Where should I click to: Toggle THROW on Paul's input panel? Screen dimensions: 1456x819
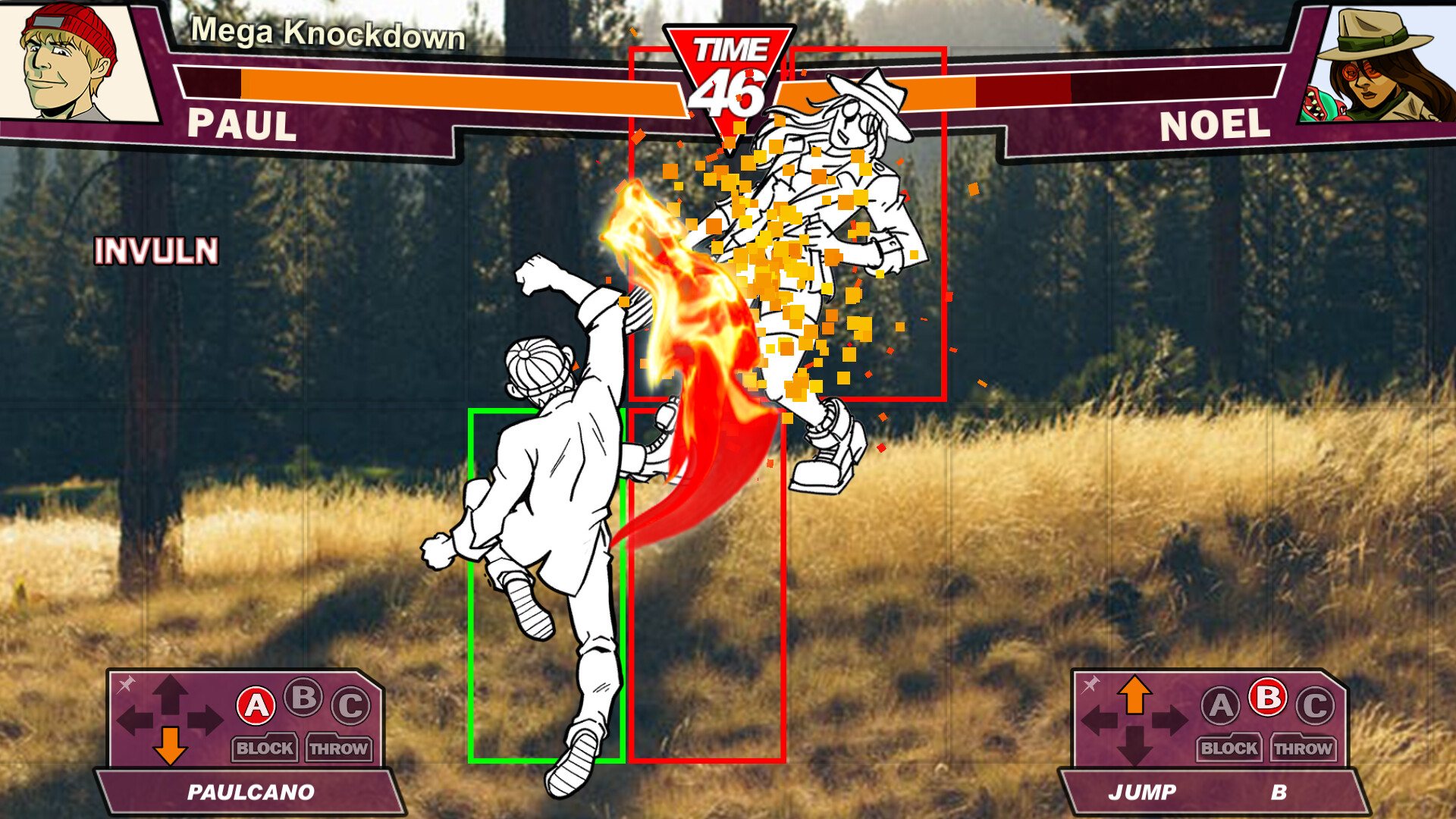339,748
